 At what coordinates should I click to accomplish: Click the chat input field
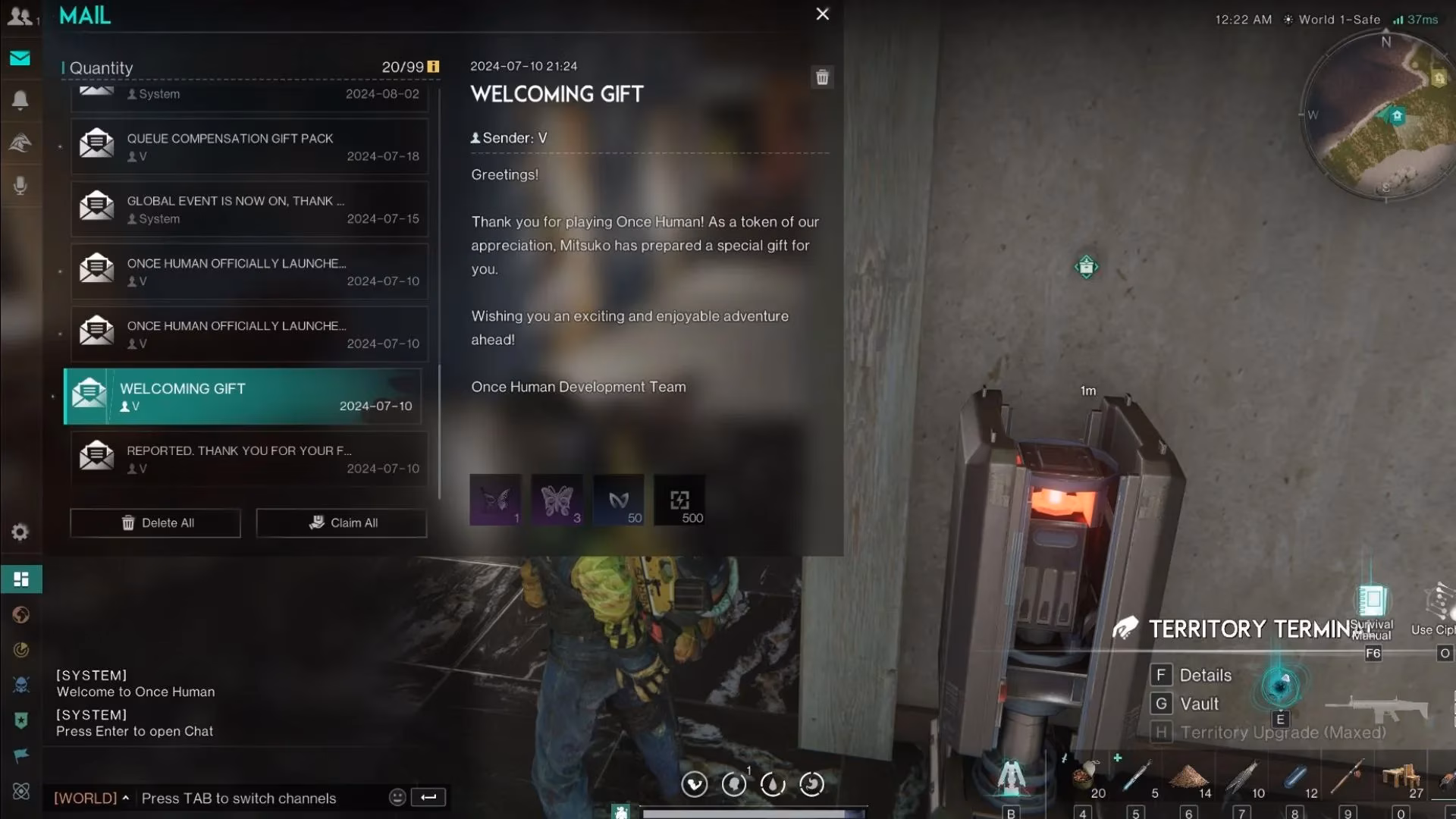258,799
